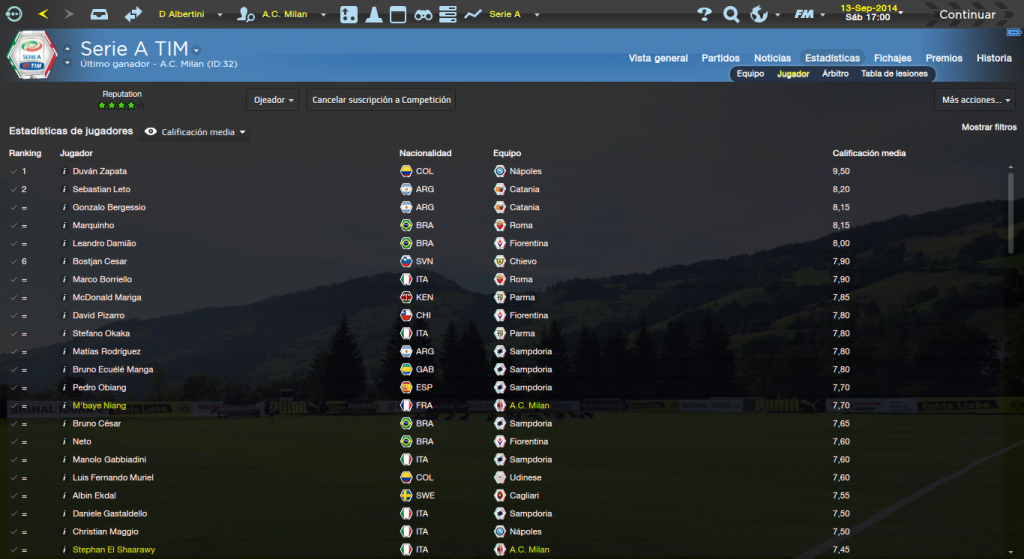The image size is (1024, 559).
Task: Show Tabla de lesiones sub-tab
Action: 894,74
